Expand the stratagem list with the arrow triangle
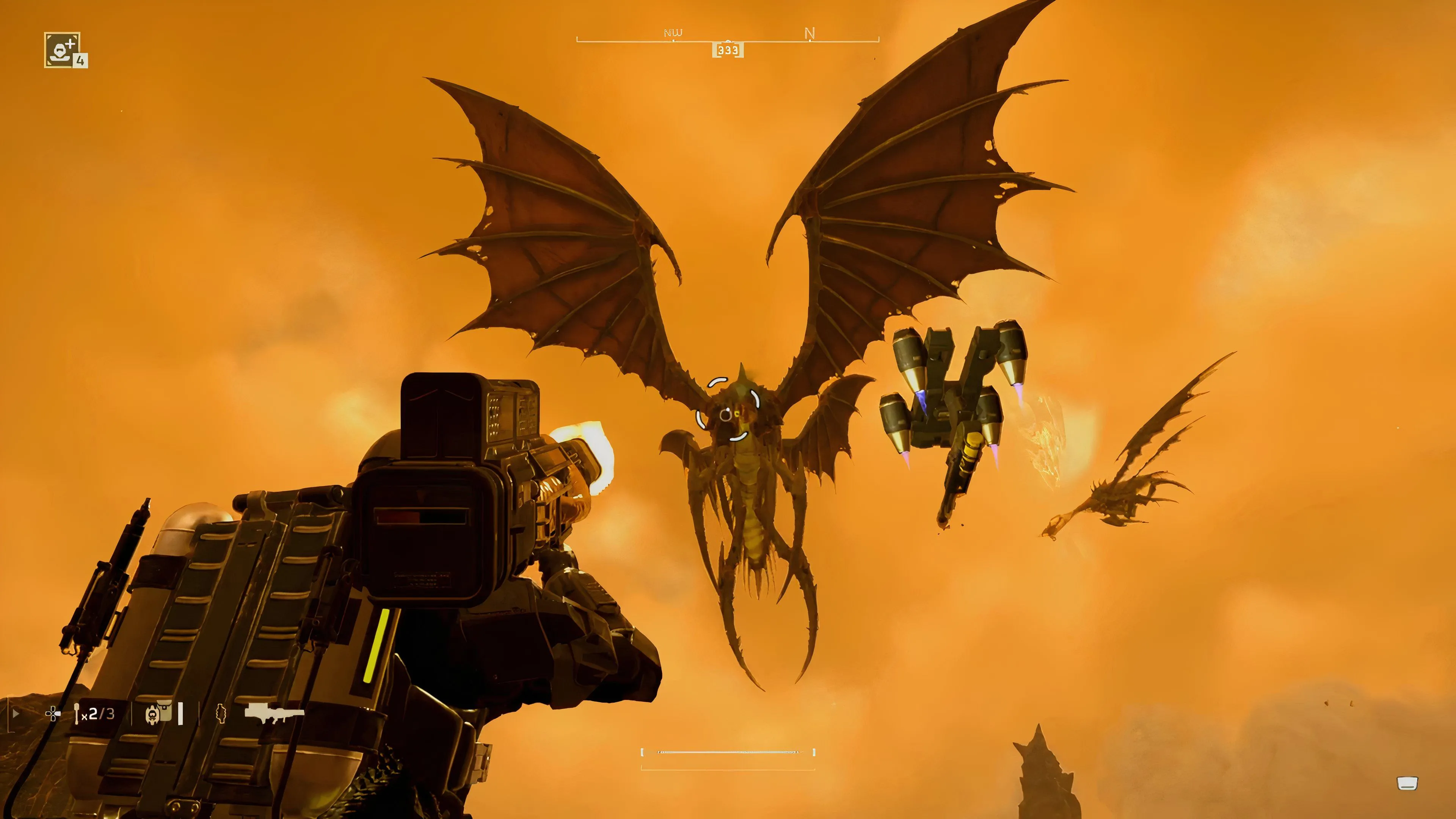The image size is (1456, 819). pos(16,714)
